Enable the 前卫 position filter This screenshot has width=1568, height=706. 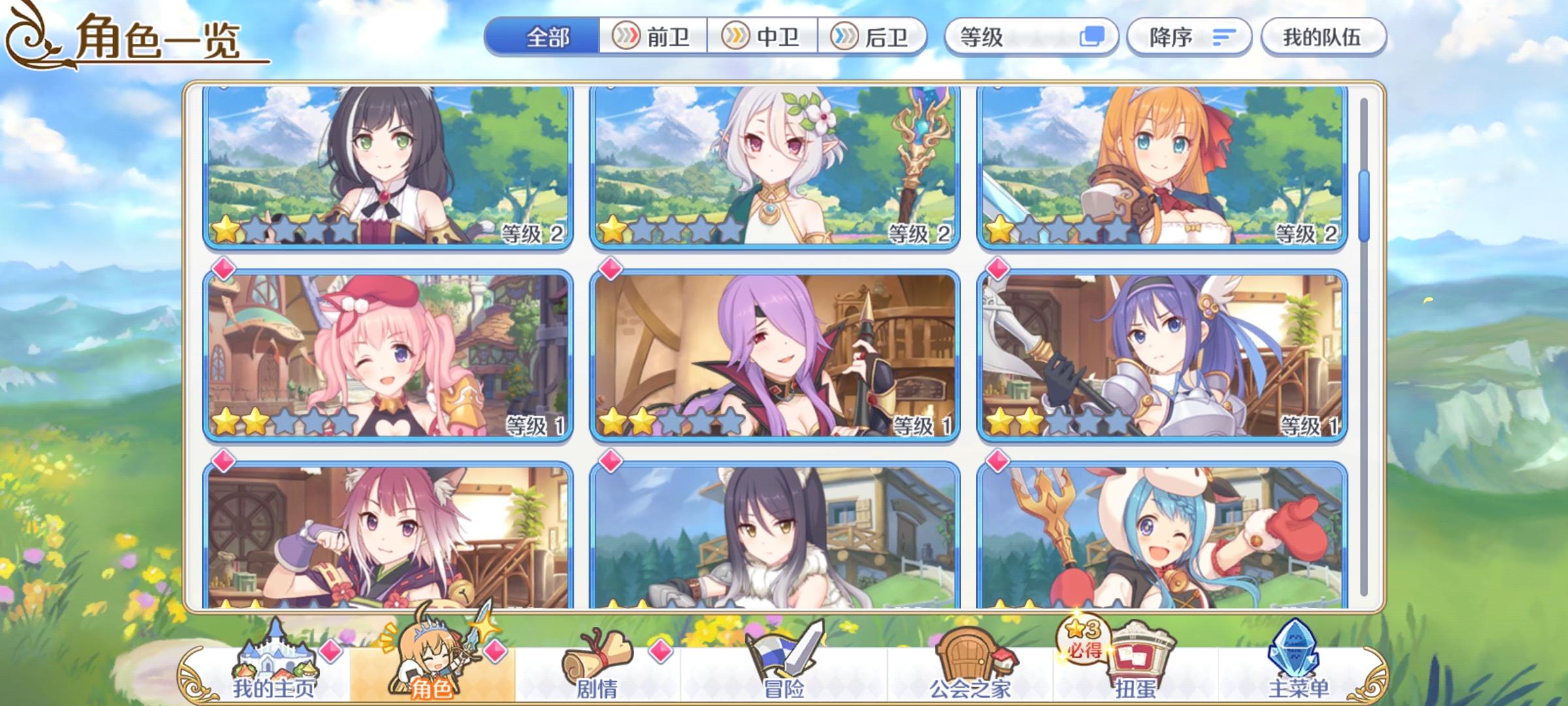click(653, 37)
